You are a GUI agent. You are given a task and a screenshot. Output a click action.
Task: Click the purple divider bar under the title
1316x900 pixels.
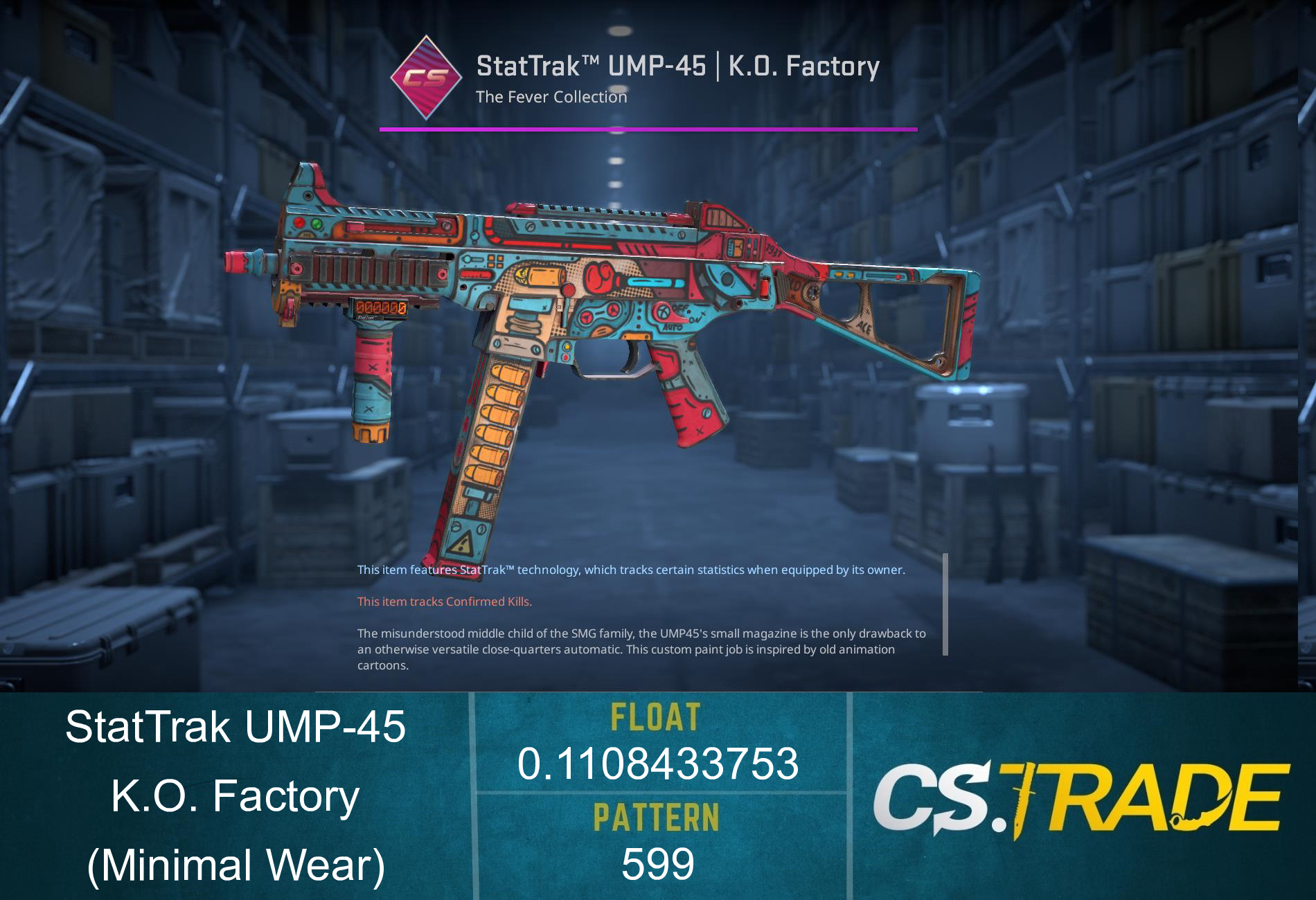(649, 128)
